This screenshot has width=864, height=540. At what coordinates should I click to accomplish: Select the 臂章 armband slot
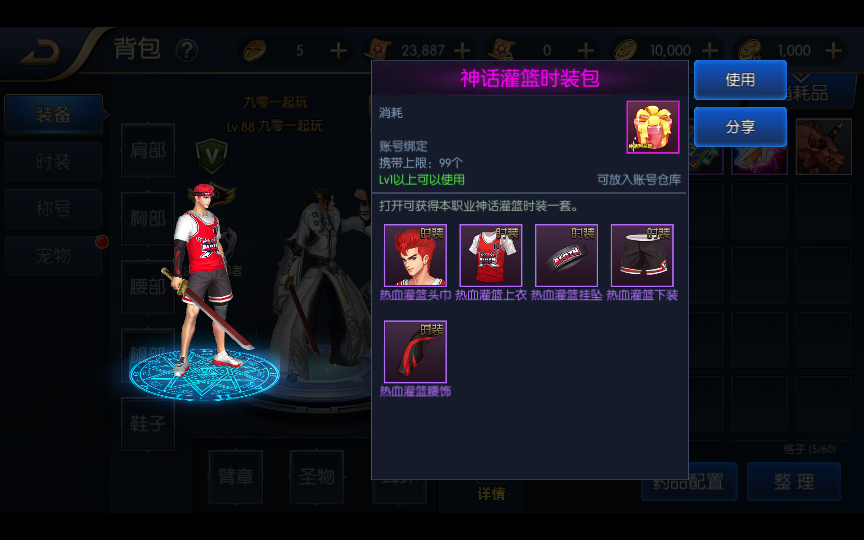tap(236, 477)
